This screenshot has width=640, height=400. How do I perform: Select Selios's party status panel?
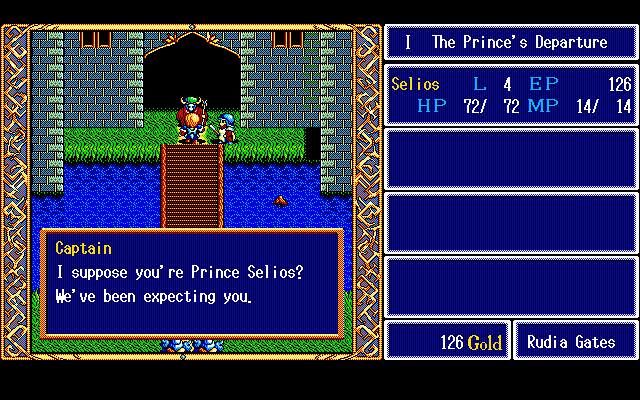point(511,95)
